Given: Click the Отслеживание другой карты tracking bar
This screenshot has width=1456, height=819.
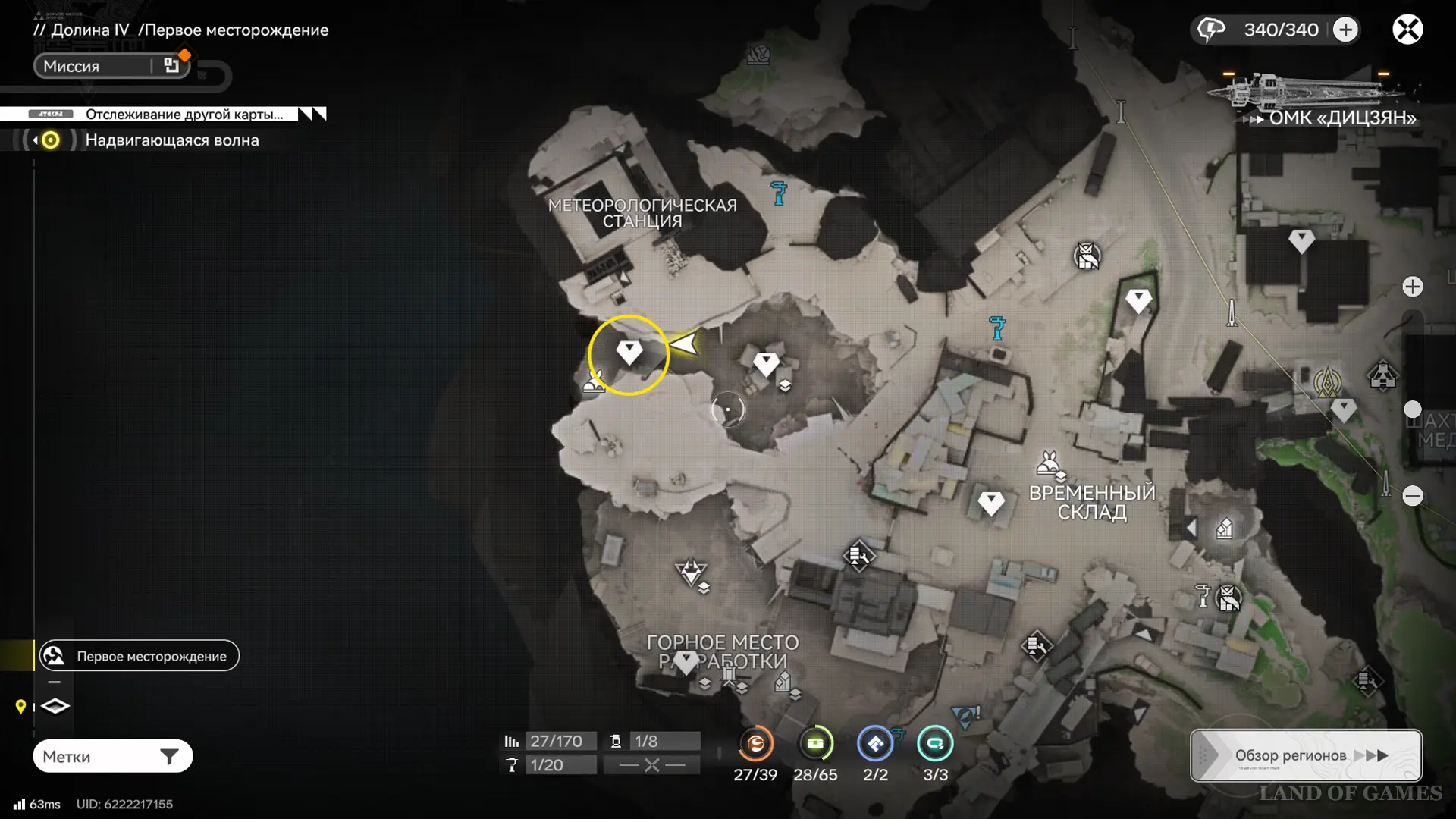Looking at the screenshot, I should [x=163, y=114].
